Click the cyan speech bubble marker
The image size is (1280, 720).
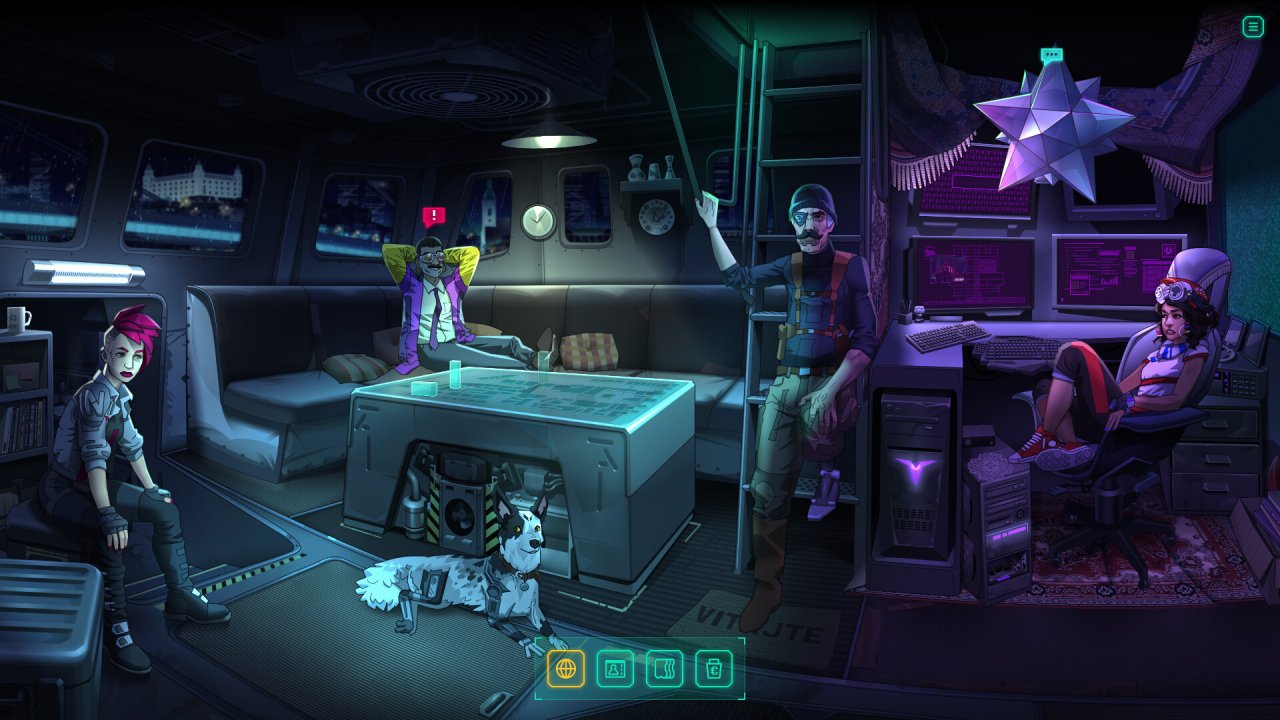pos(1050,55)
